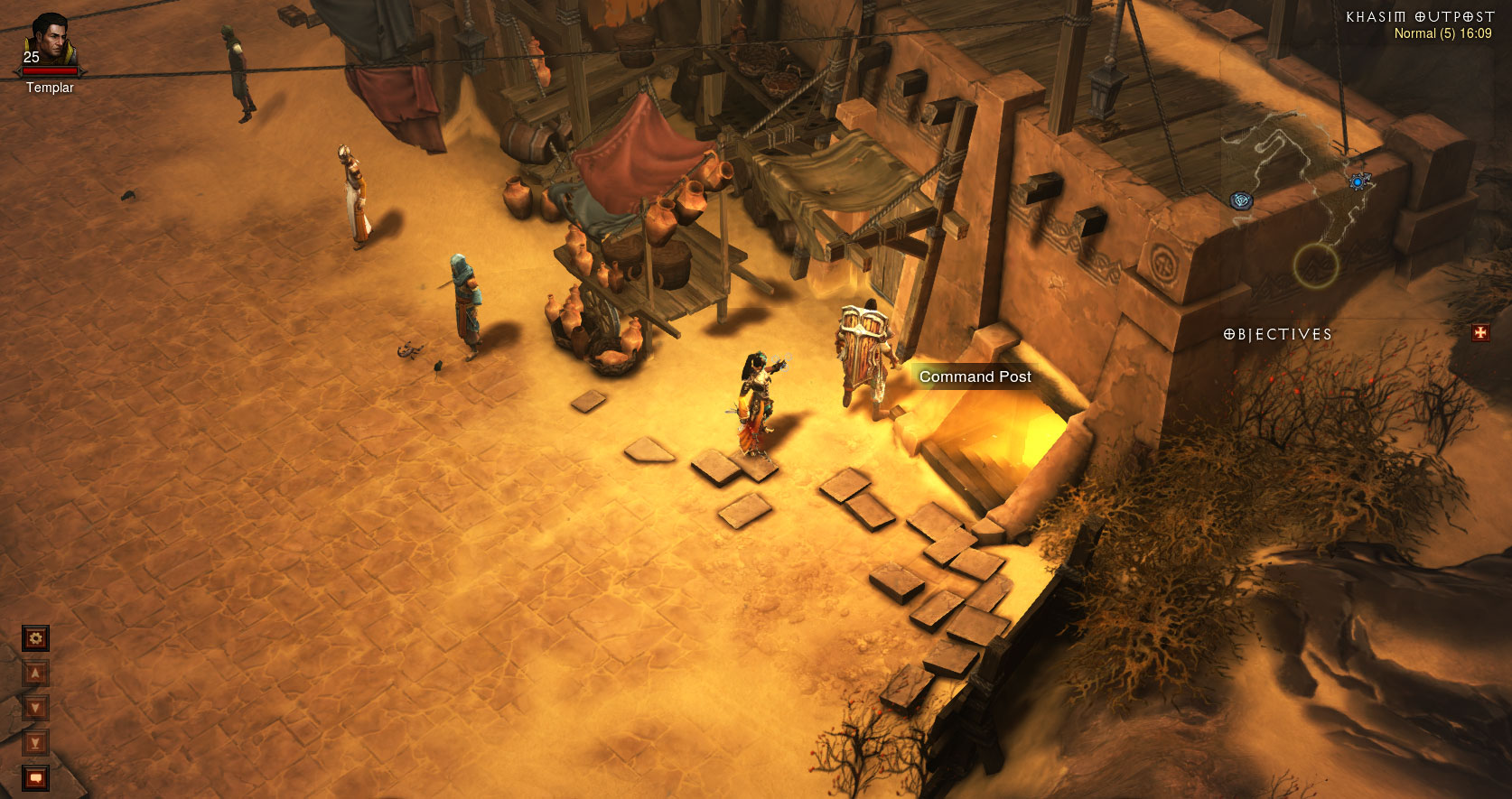Viewport: 1512px width, 799px height.
Task: Open the chat speech-bubble button
Action: tap(35, 777)
